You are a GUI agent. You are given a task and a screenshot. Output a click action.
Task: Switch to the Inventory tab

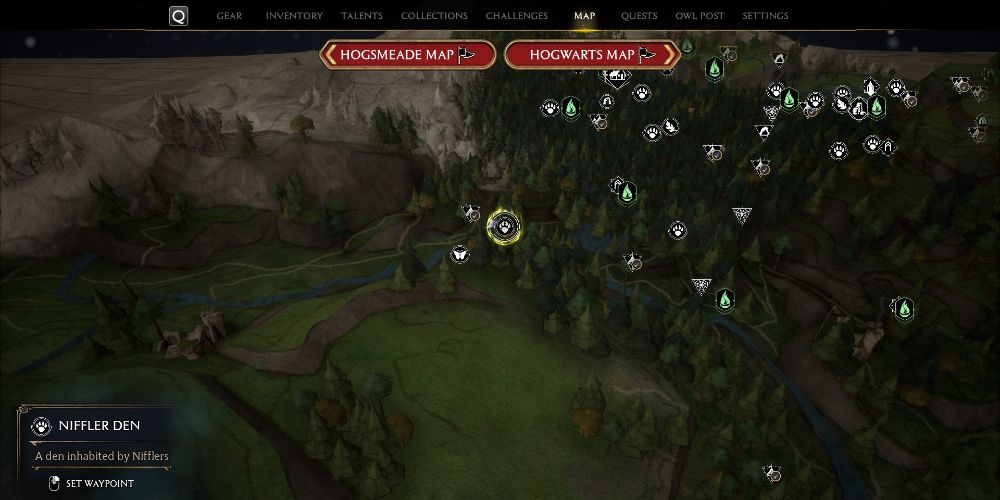tap(294, 16)
